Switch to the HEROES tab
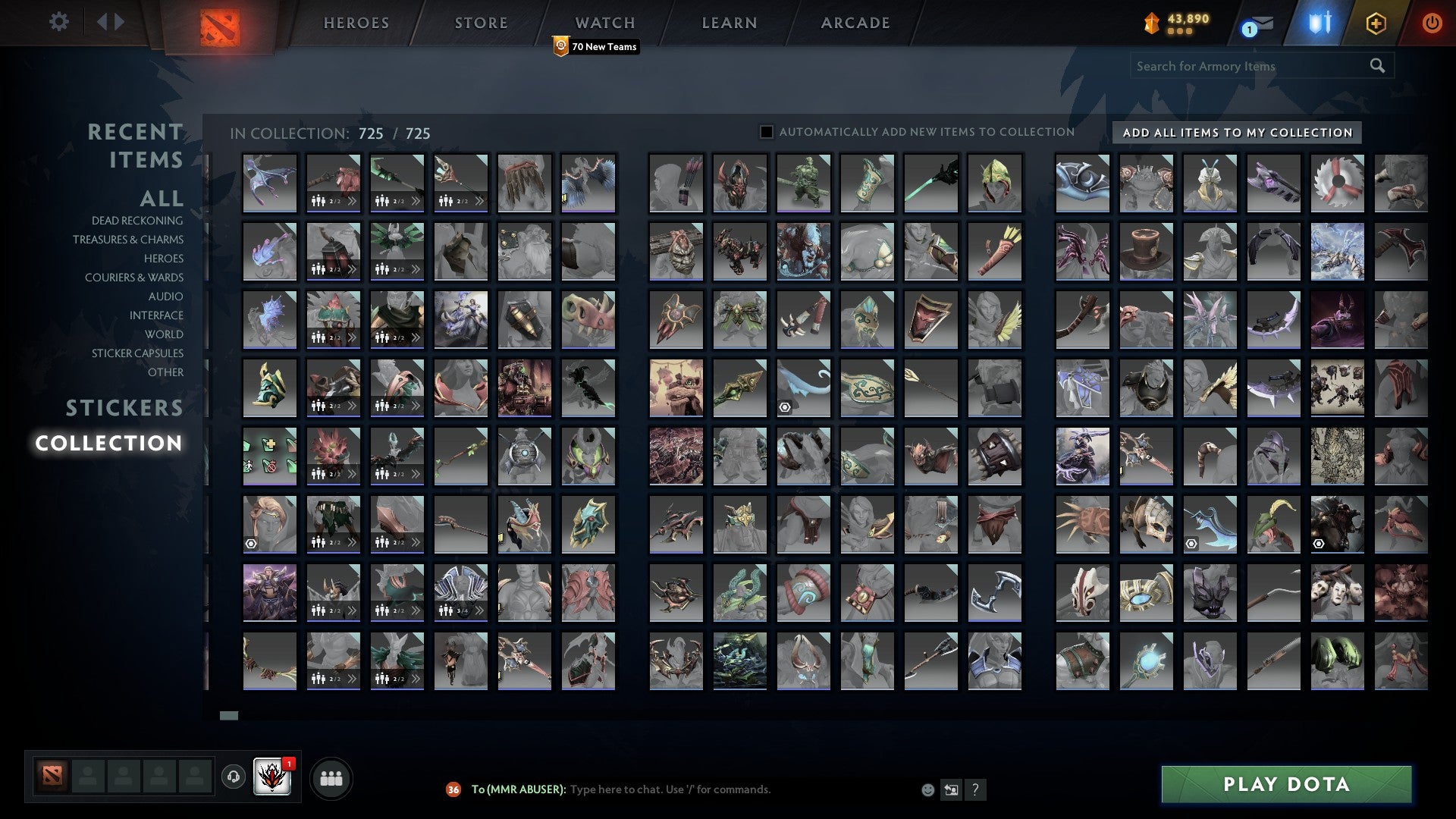Image resolution: width=1456 pixels, height=819 pixels. point(356,22)
